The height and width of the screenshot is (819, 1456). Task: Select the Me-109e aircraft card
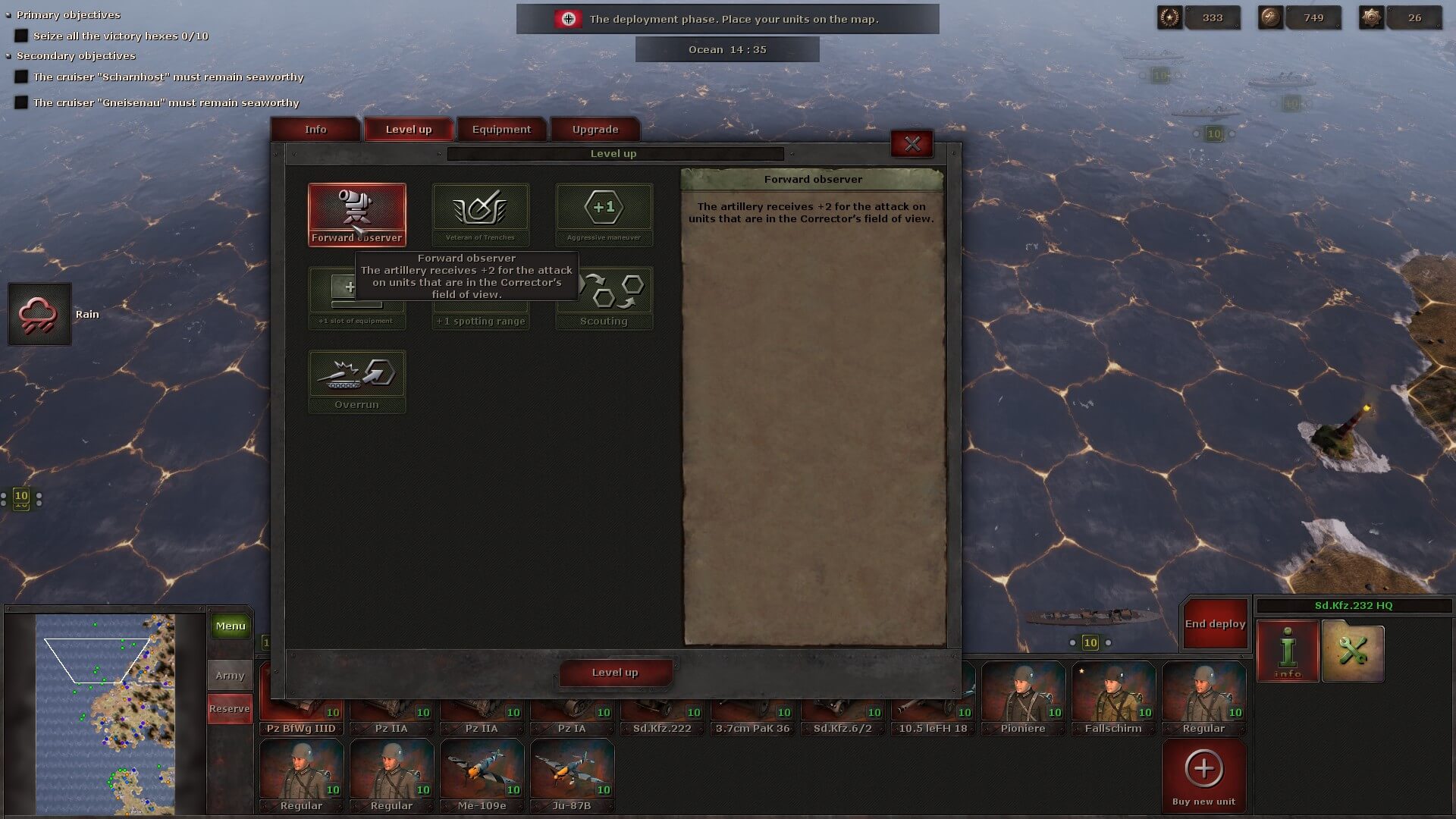pos(482,775)
